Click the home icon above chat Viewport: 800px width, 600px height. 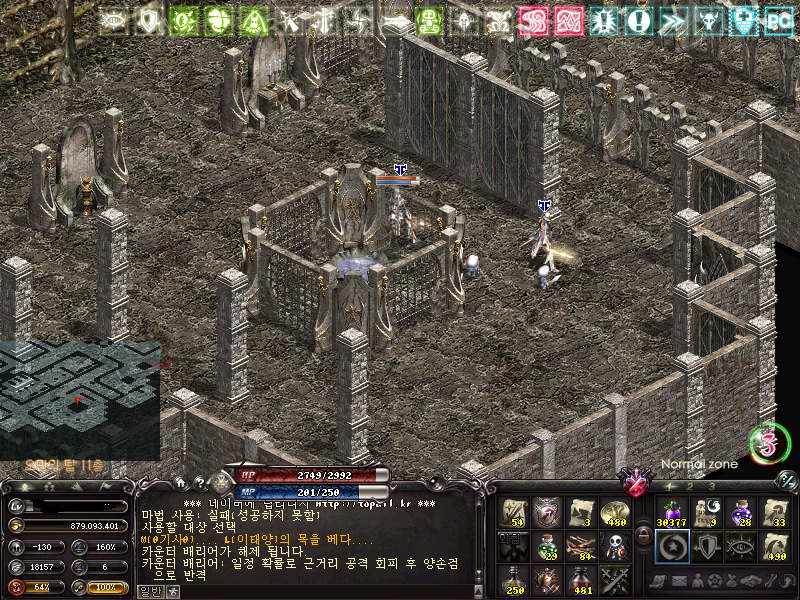click(180, 481)
